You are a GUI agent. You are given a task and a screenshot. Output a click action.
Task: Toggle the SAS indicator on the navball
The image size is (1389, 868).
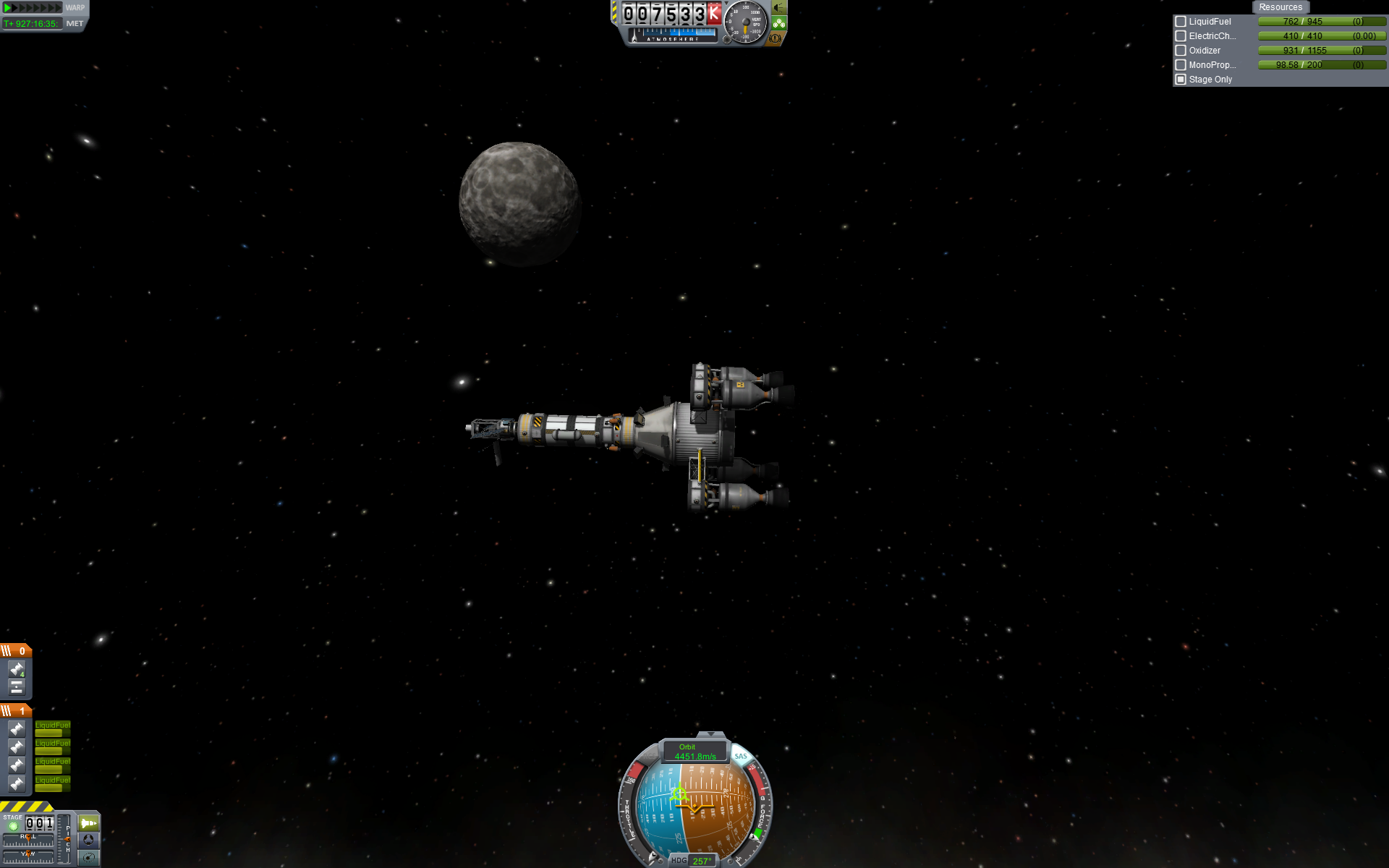741,757
